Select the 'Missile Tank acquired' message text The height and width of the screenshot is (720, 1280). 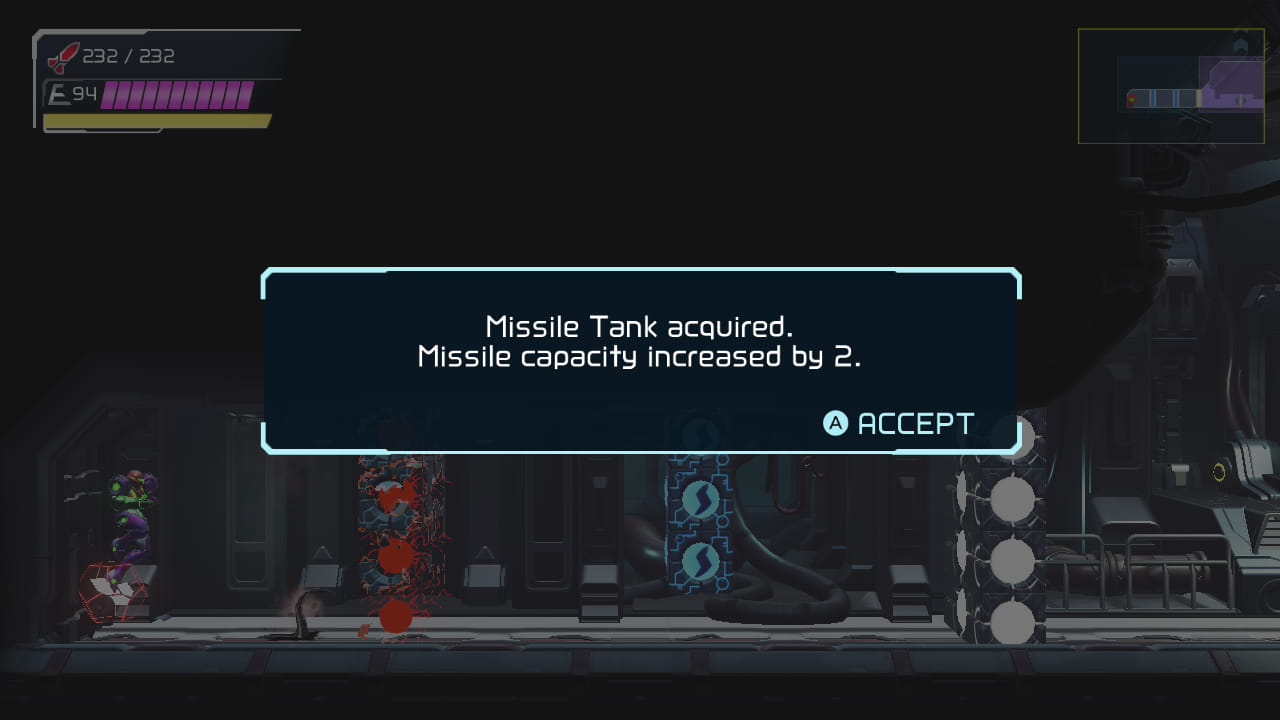640,326
